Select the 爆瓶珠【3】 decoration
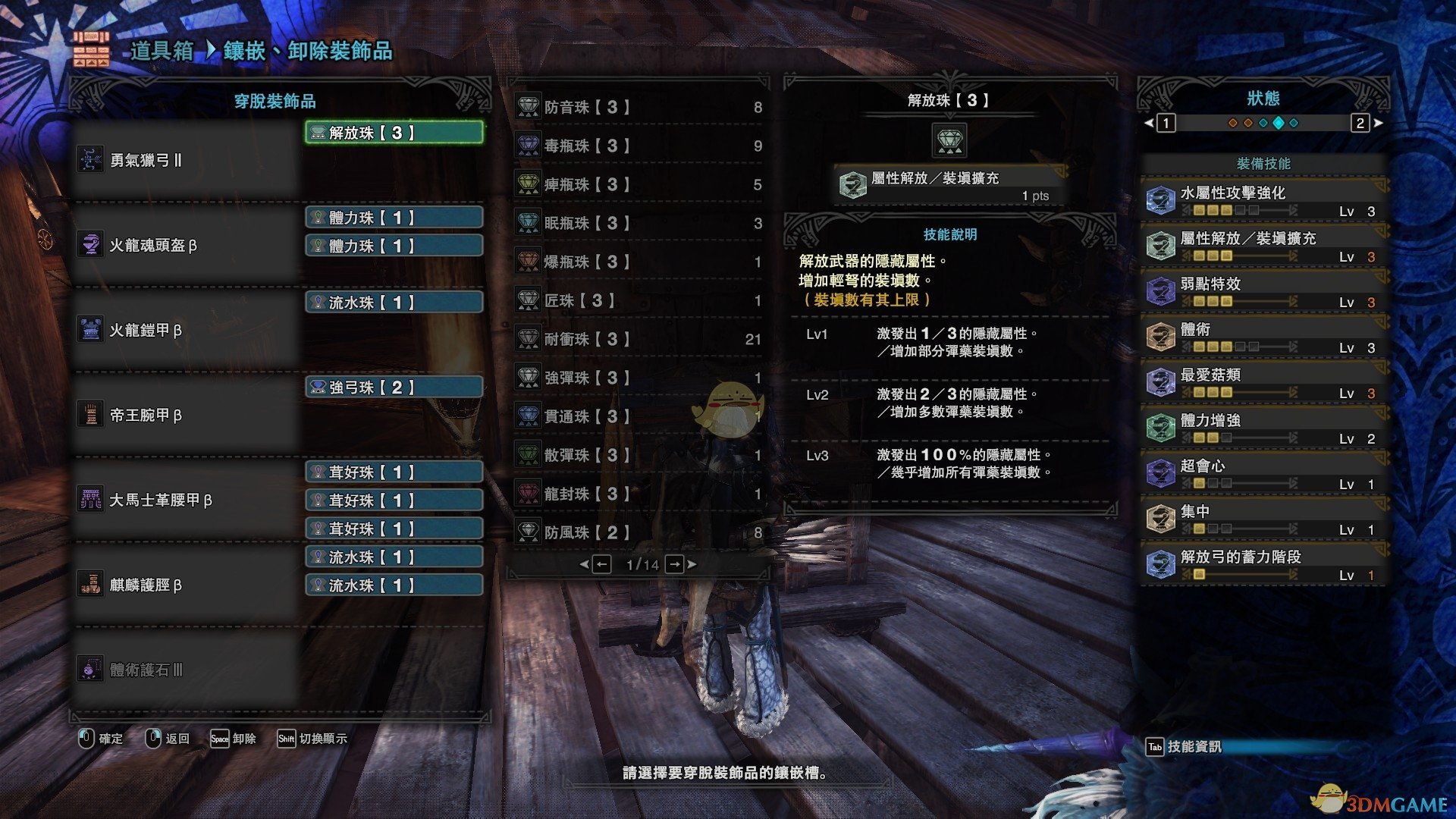Viewport: 1456px width, 819px height. pos(639,262)
